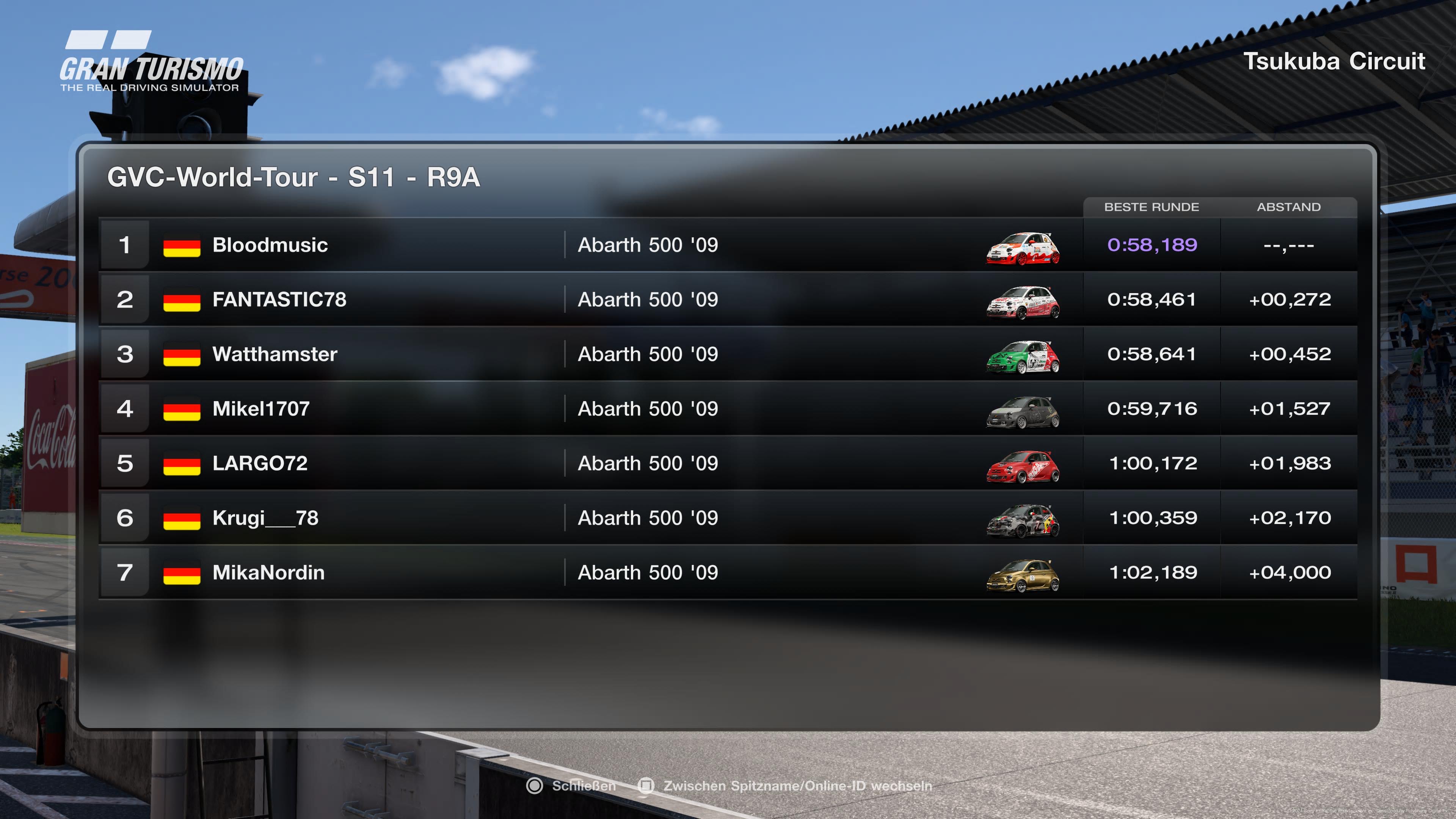Open the BESTE RUNDE column header
Image resolution: width=1456 pixels, height=819 pixels.
click(1152, 207)
